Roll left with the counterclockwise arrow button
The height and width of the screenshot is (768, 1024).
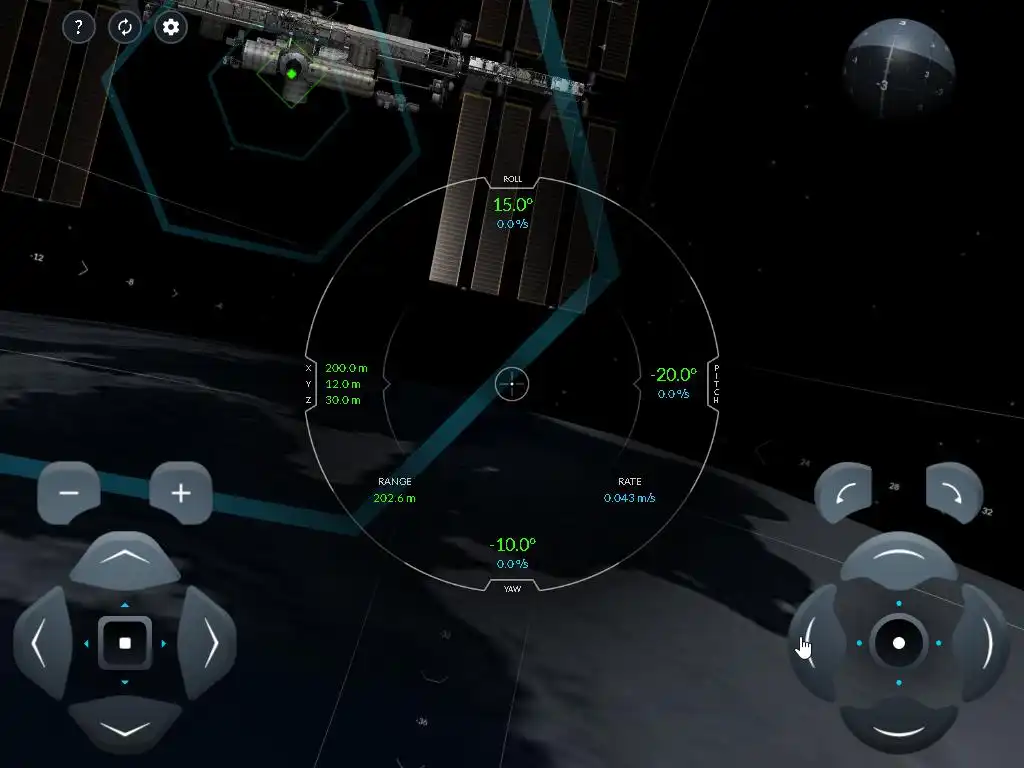pyautogui.click(x=843, y=493)
